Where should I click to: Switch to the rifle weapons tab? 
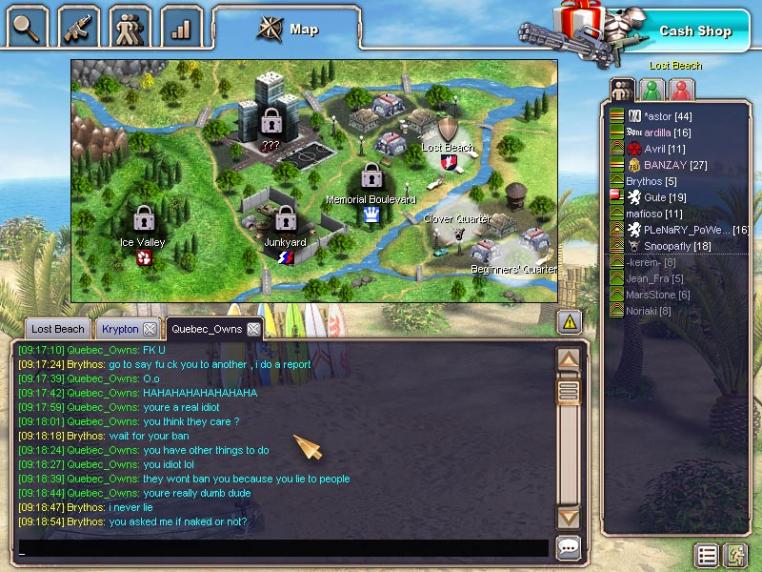(x=78, y=26)
